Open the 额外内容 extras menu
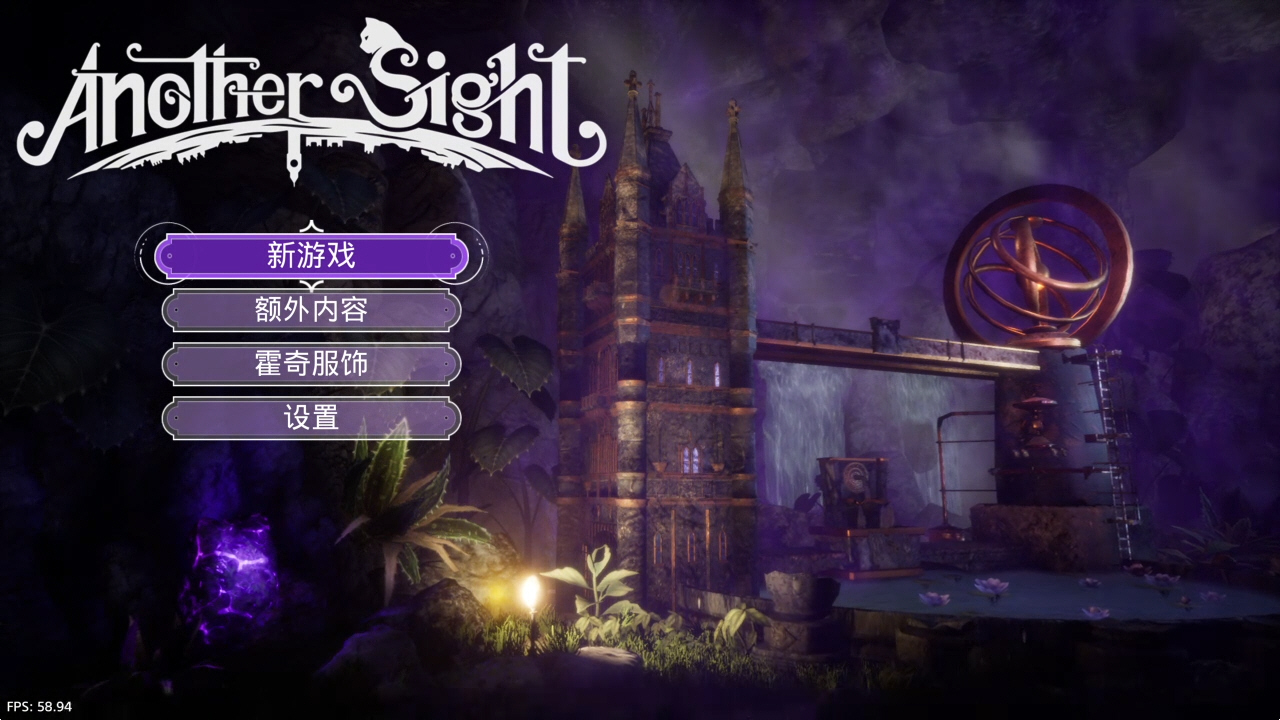 click(x=311, y=310)
